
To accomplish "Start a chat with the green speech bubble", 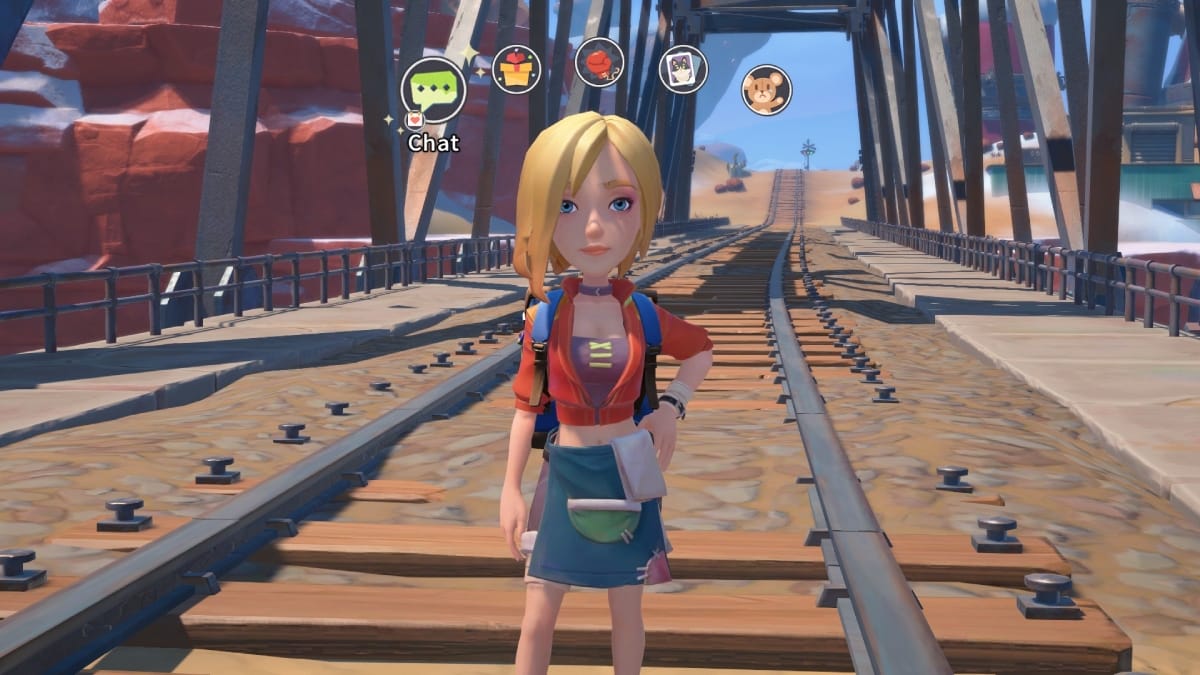I will point(433,90).
